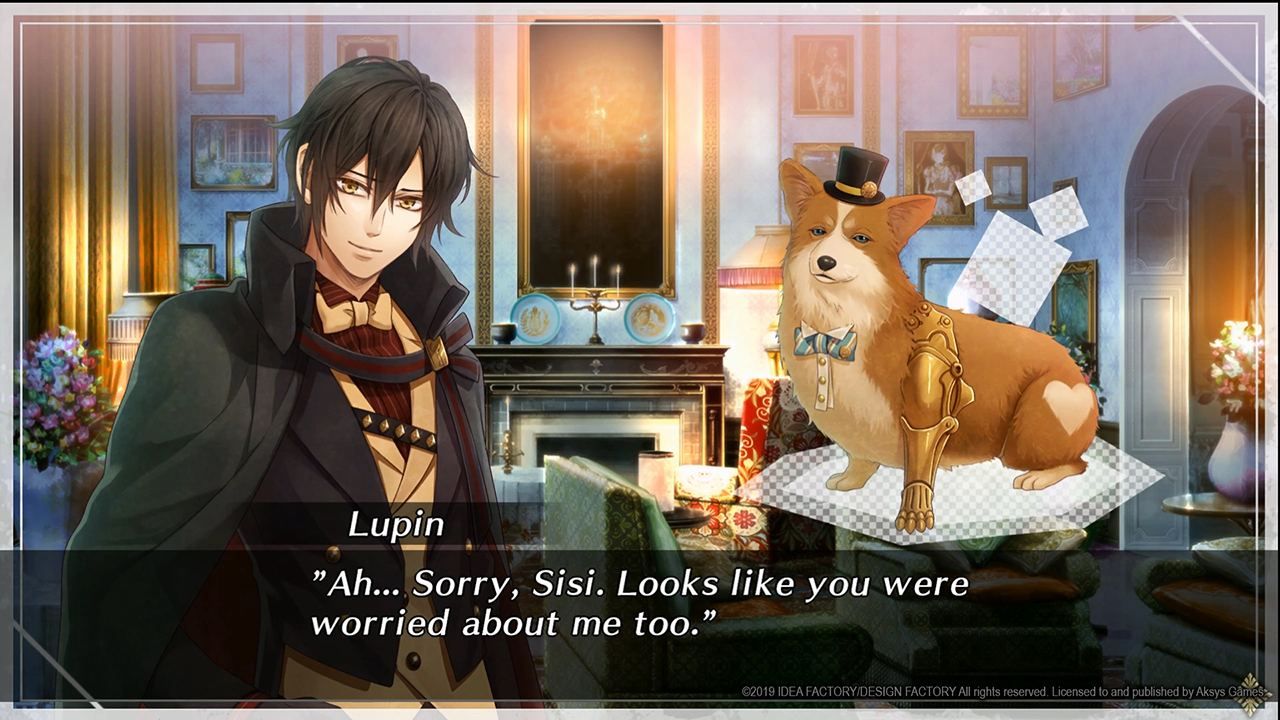This screenshot has height=720, width=1280.
Task: Click the blue decorative plate on the right
Action: (x=650, y=315)
